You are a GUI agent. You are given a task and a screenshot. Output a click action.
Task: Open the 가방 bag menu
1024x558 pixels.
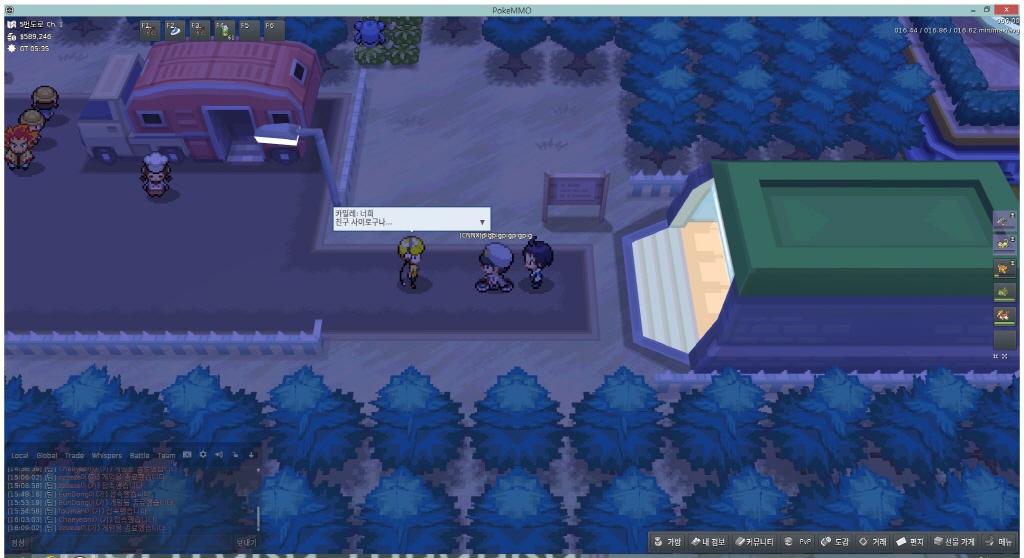click(668, 541)
